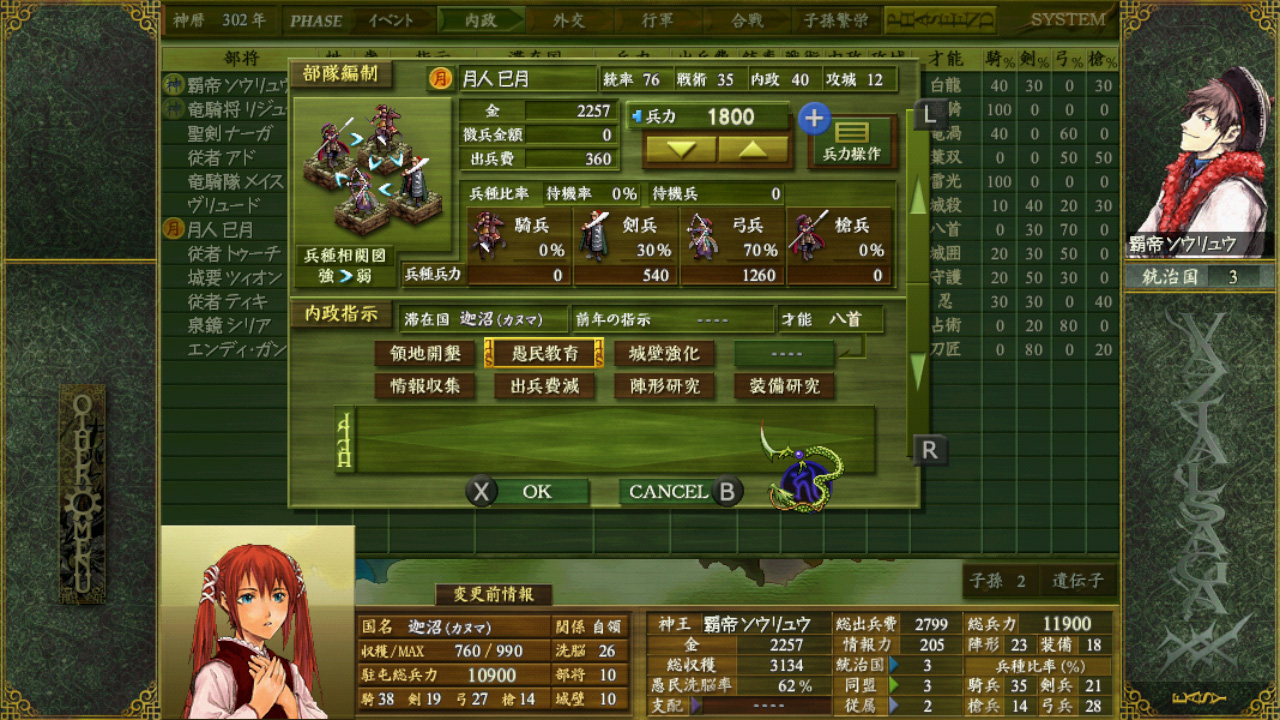Viewport: 1280px width, 720px height.
Task: Open the SYSTEM menu
Action: point(1071,17)
